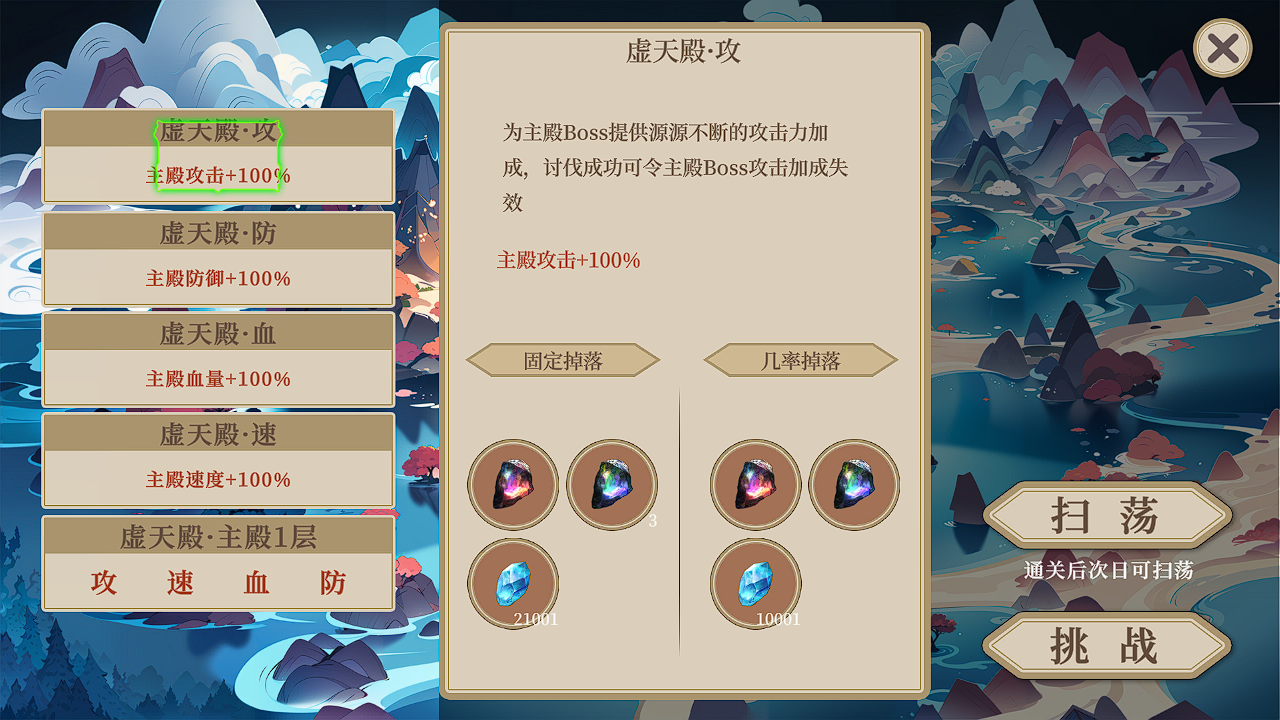Select the first ore icon under 几率掉落
Image resolution: width=1280 pixels, height=720 pixels.
click(x=756, y=485)
